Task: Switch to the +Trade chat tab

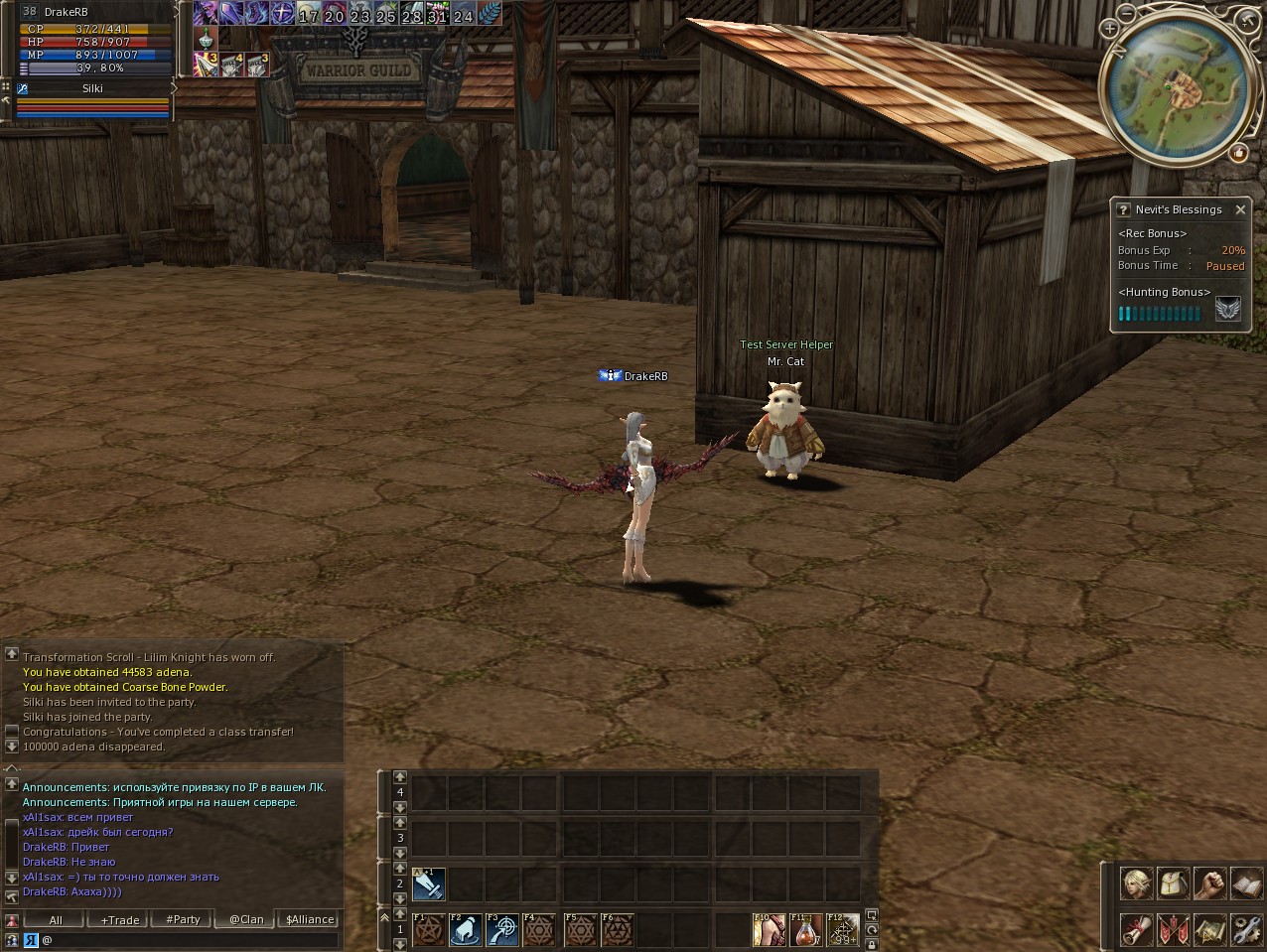Action: click(119, 920)
